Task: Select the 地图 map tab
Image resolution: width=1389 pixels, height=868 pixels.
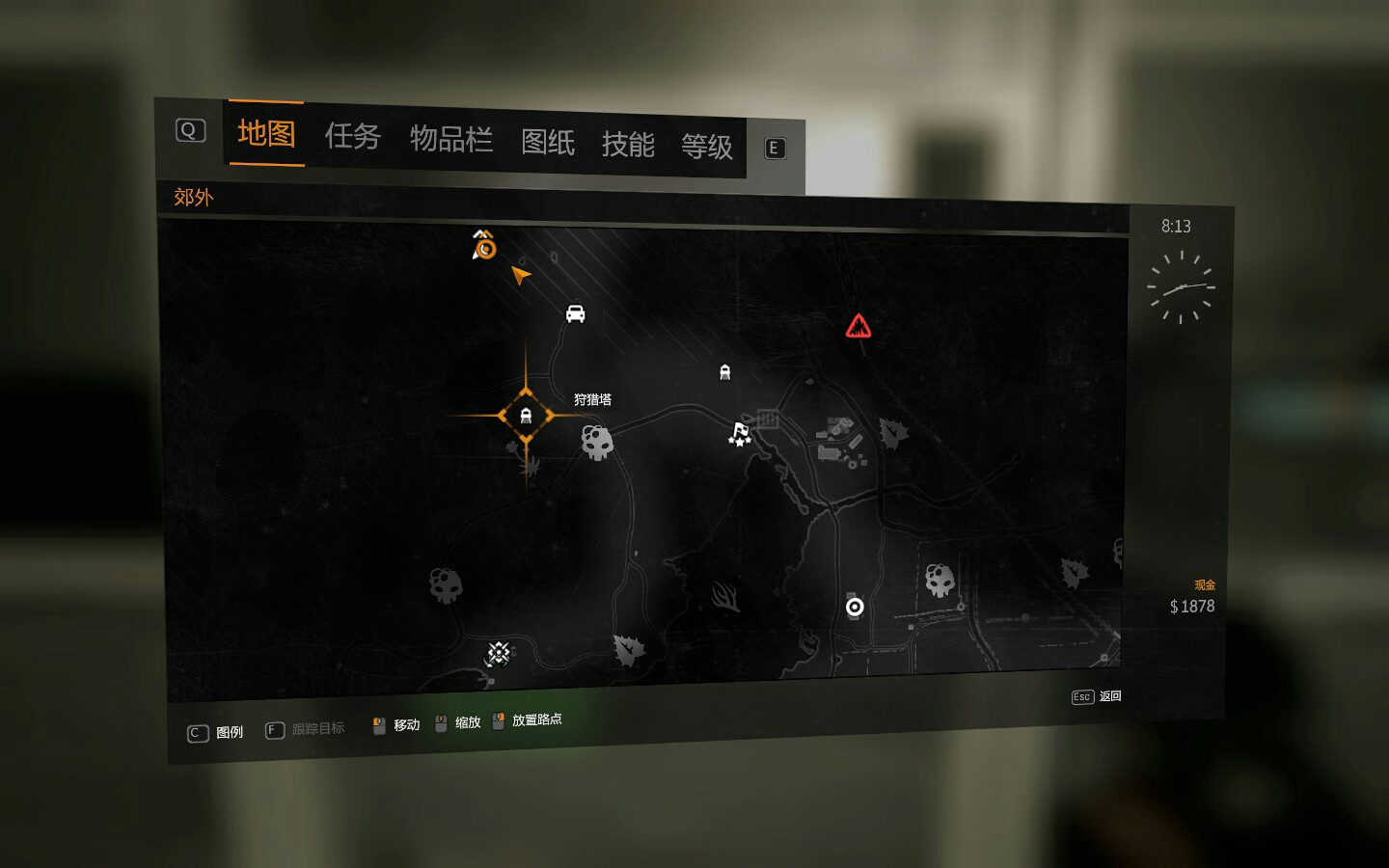Action: tap(266, 133)
